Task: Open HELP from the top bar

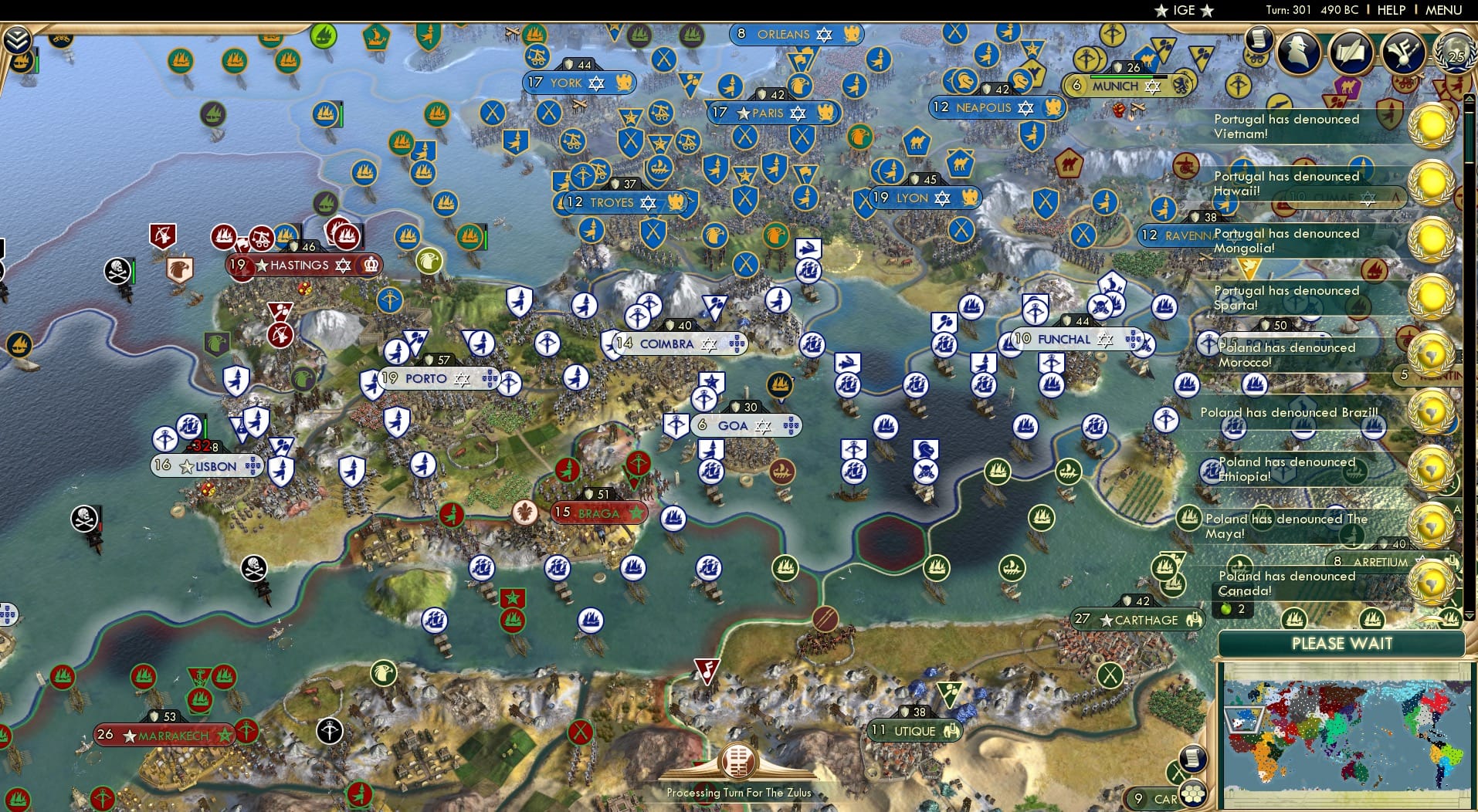Action: pyautogui.click(x=1392, y=10)
